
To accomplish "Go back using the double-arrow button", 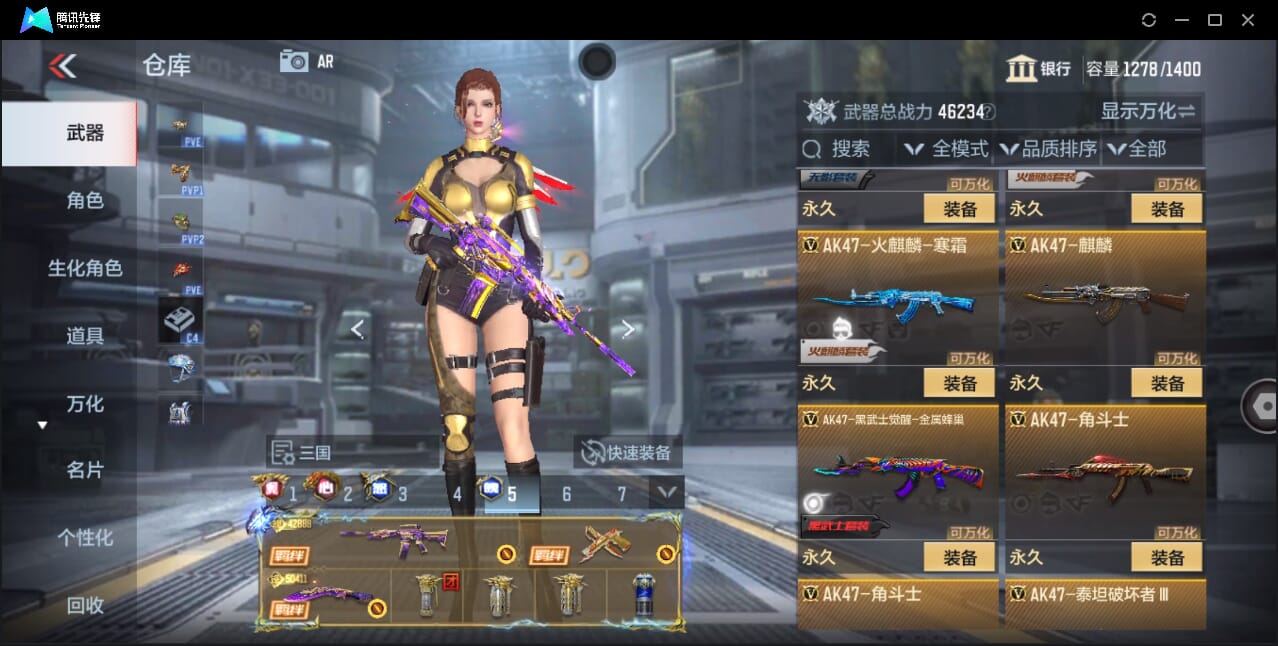I will tap(62, 66).
